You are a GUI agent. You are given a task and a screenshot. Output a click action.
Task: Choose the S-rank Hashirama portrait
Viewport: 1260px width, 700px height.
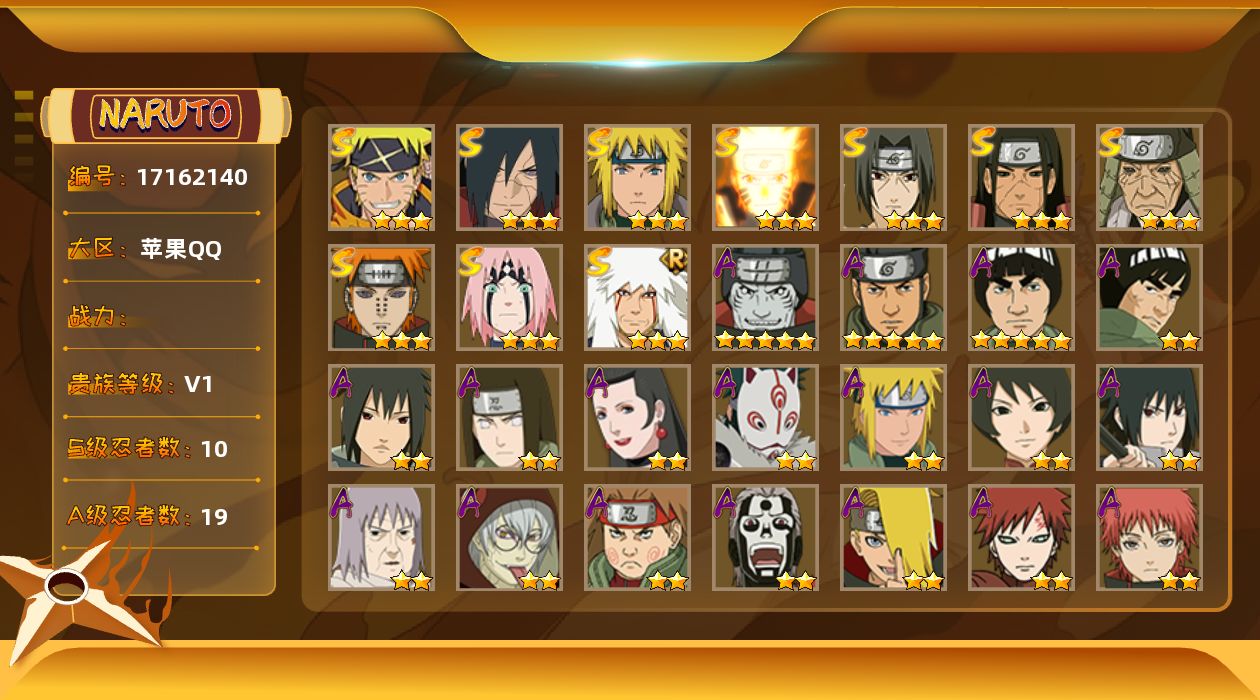coord(1021,177)
